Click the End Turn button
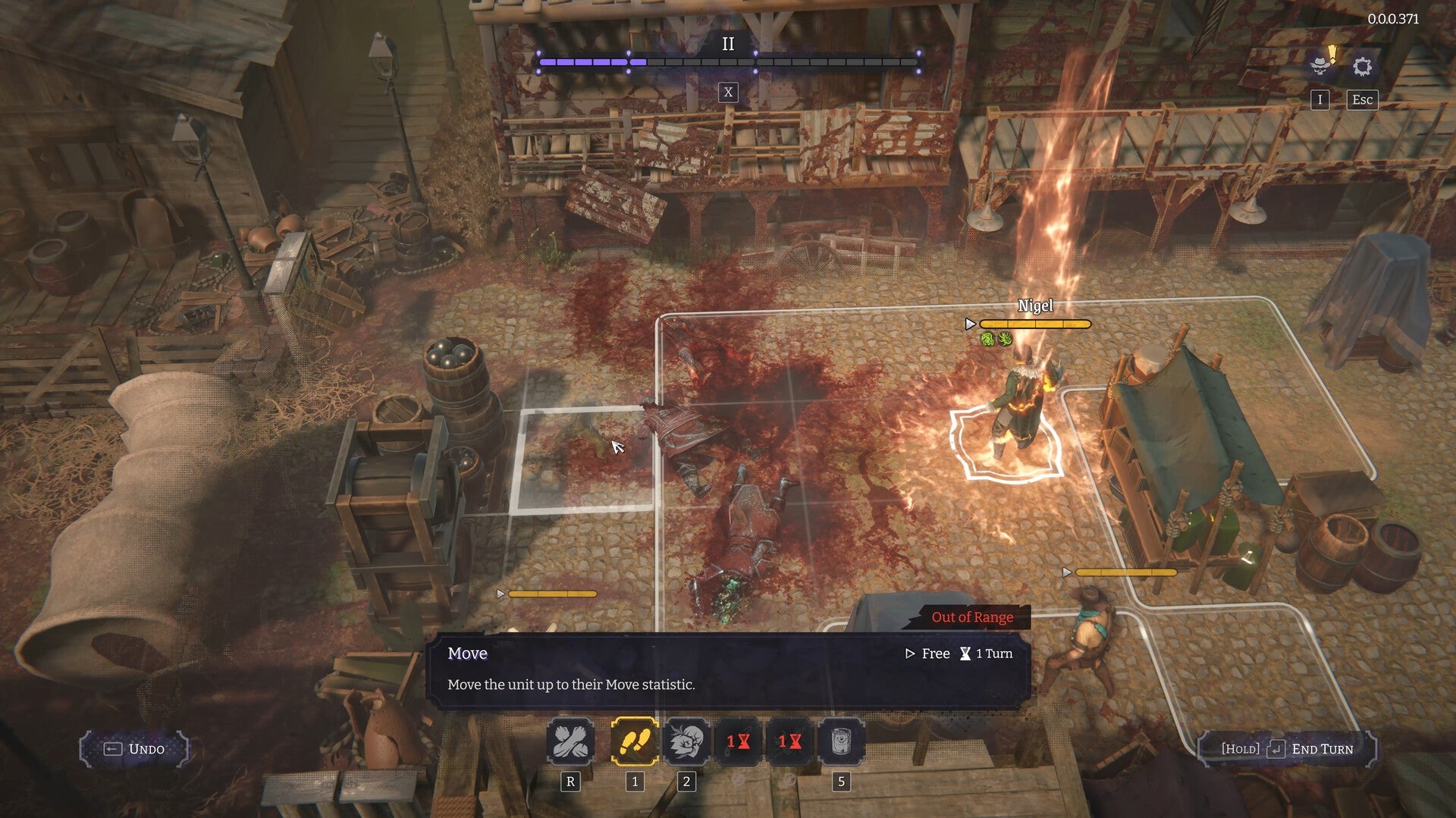The height and width of the screenshot is (818, 1456). pos(1288,749)
